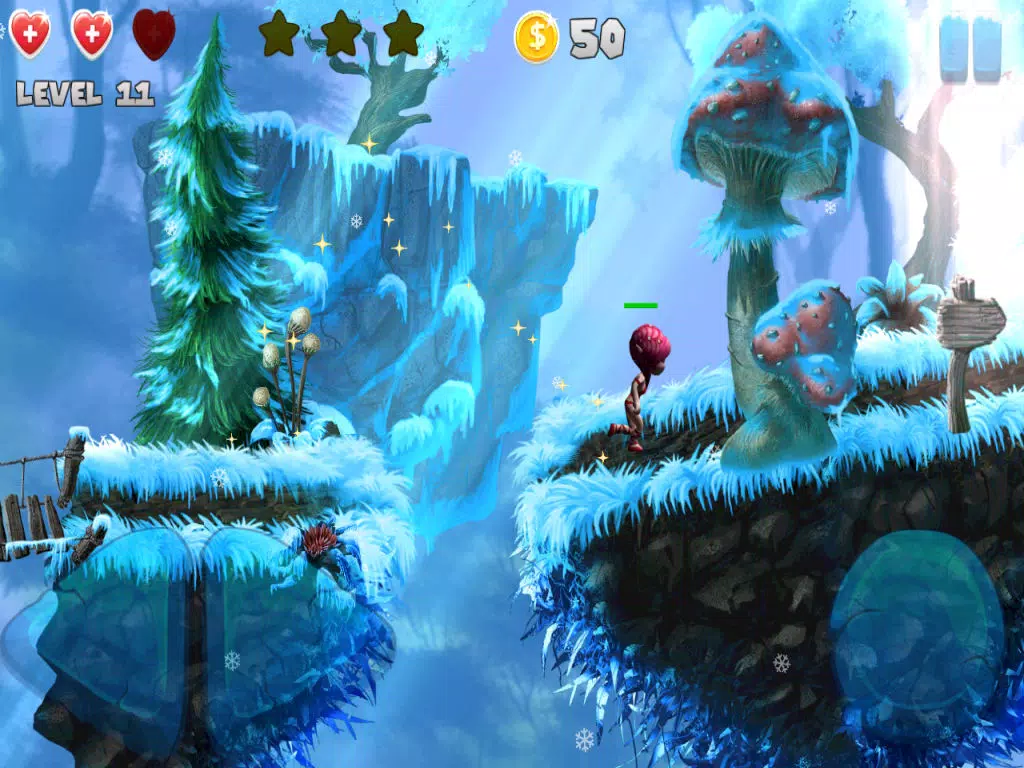Screen dimensions: 1024x768
Task: Pause the game with the top-right button
Action: pyautogui.click(x=970, y=49)
